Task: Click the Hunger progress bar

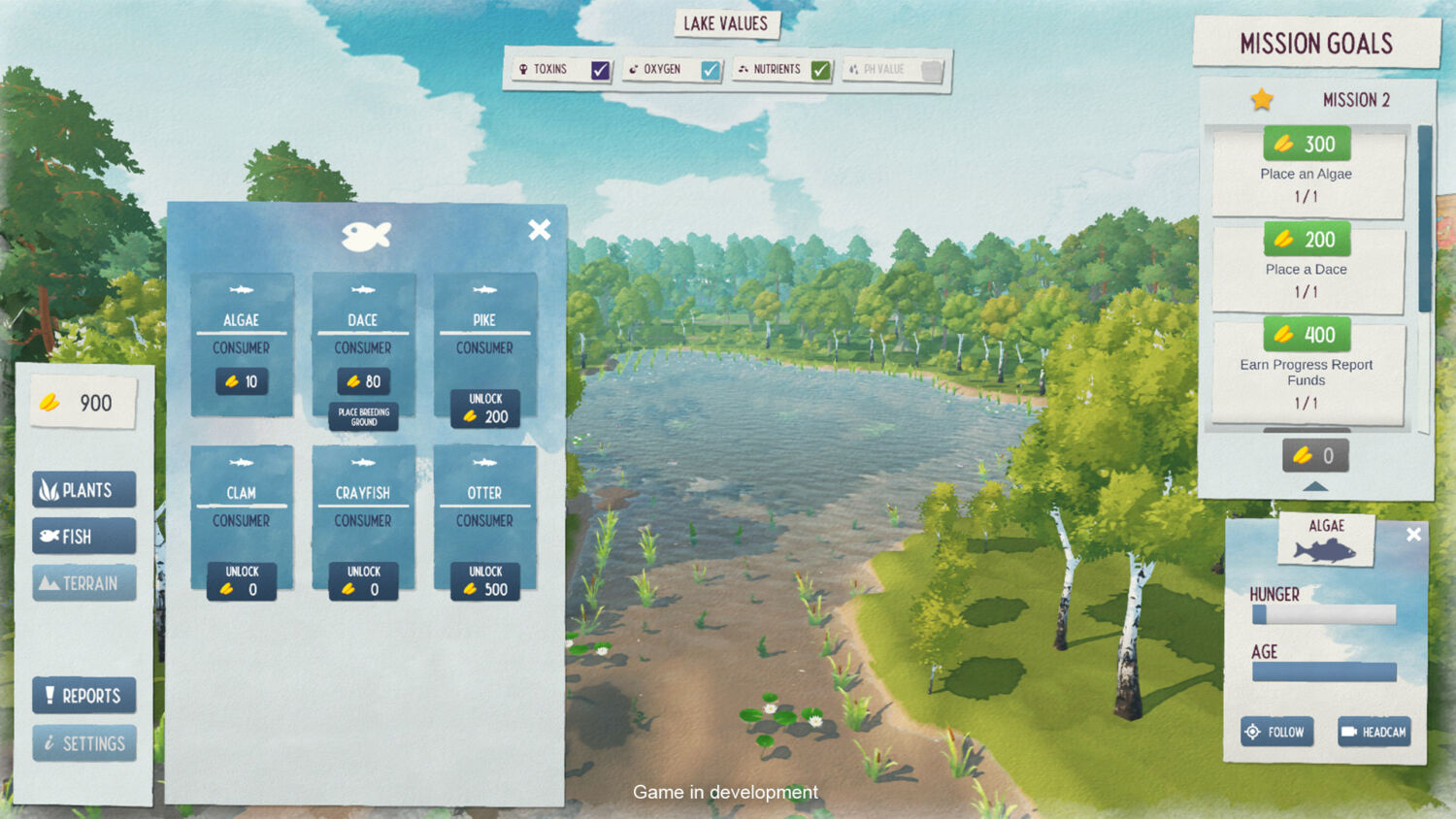Action: 1323,614
